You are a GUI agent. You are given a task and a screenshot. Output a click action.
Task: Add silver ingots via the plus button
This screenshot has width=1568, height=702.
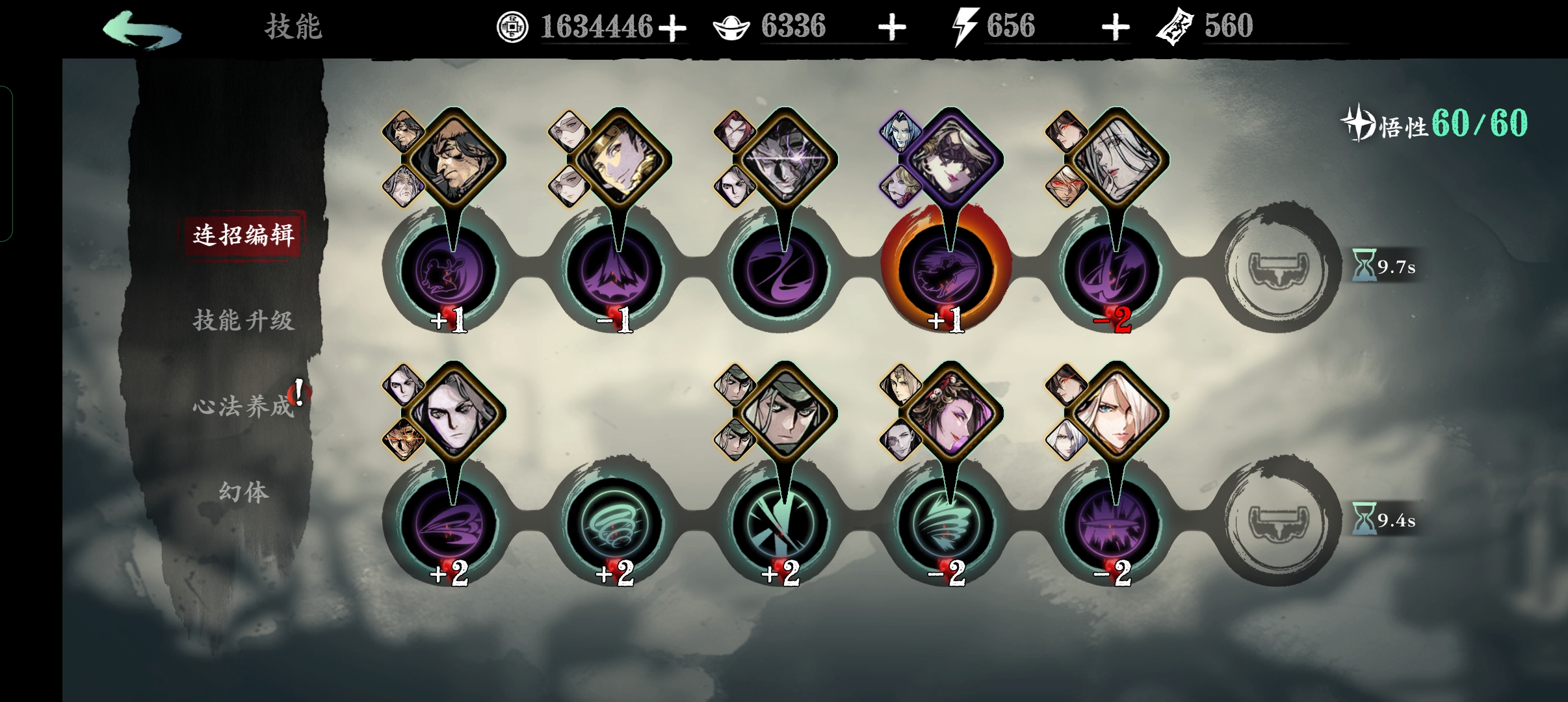click(892, 28)
